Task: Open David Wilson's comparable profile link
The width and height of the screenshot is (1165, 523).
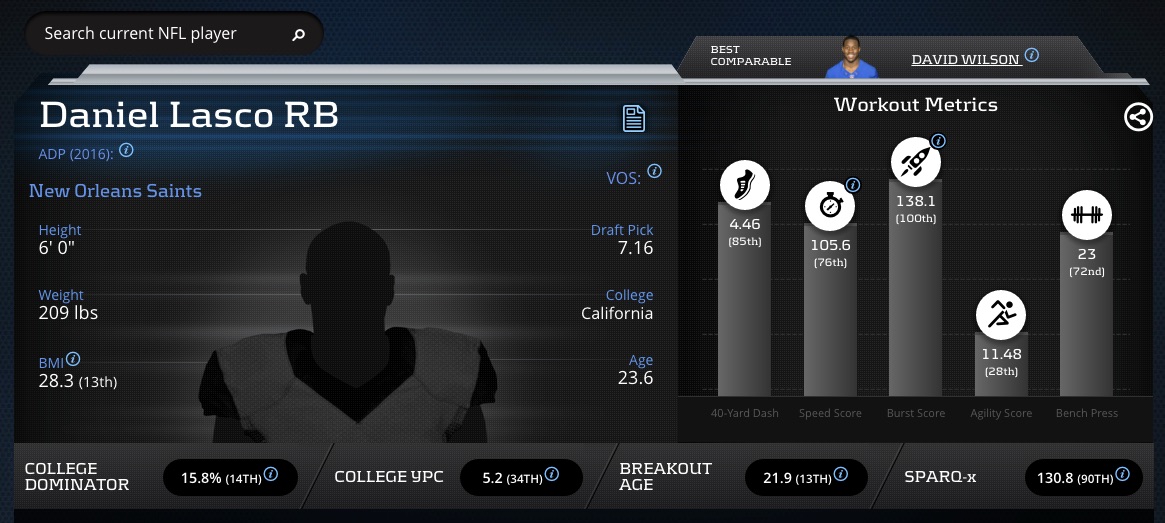Action: pos(964,60)
